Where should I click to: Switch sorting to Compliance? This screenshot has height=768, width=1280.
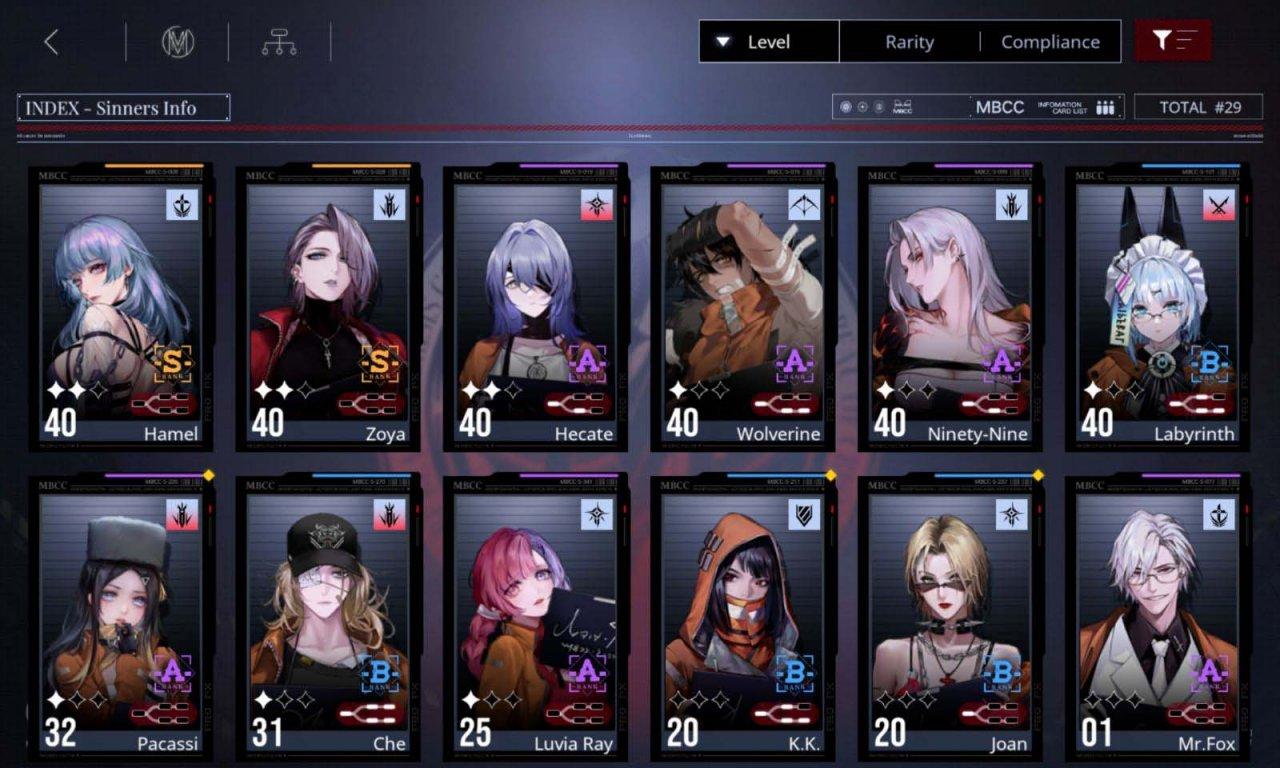[x=1051, y=42]
